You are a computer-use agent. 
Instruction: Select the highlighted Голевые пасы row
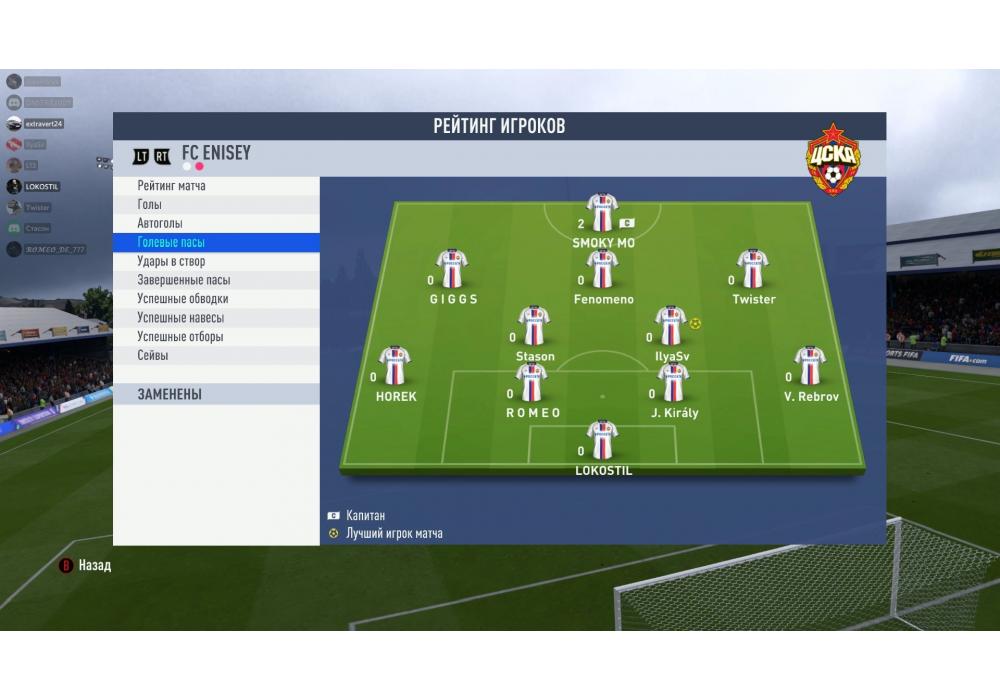(171, 243)
